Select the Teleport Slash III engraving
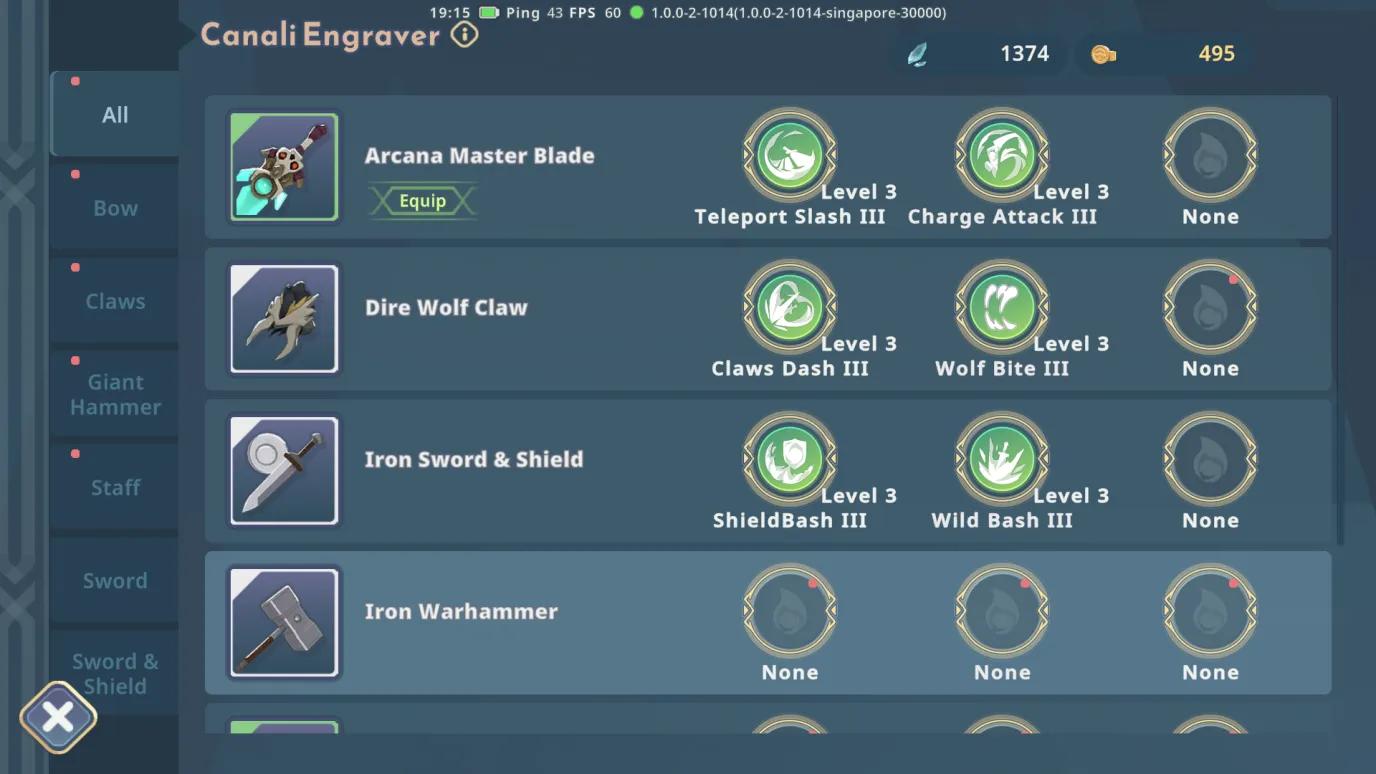Screen dimensions: 1376x774 [790, 156]
